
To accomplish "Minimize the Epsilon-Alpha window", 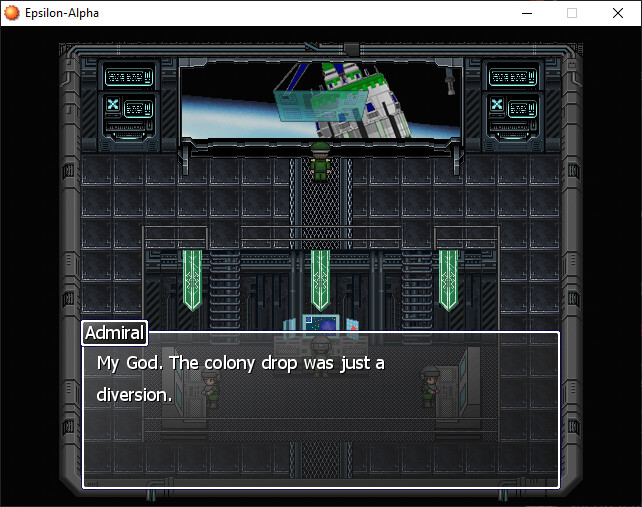I will [526, 13].
